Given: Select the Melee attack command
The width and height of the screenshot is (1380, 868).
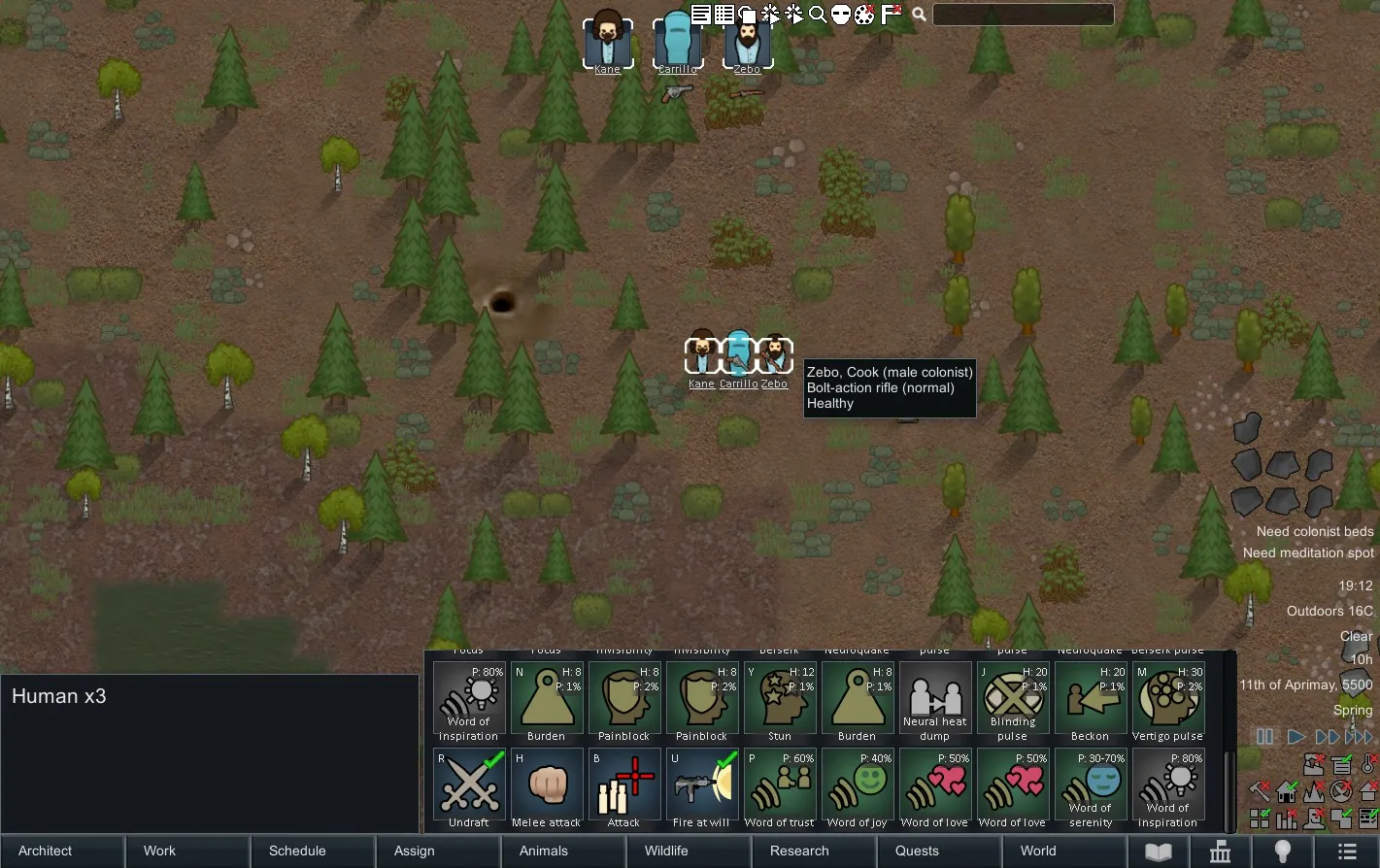Looking at the screenshot, I should [547, 786].
